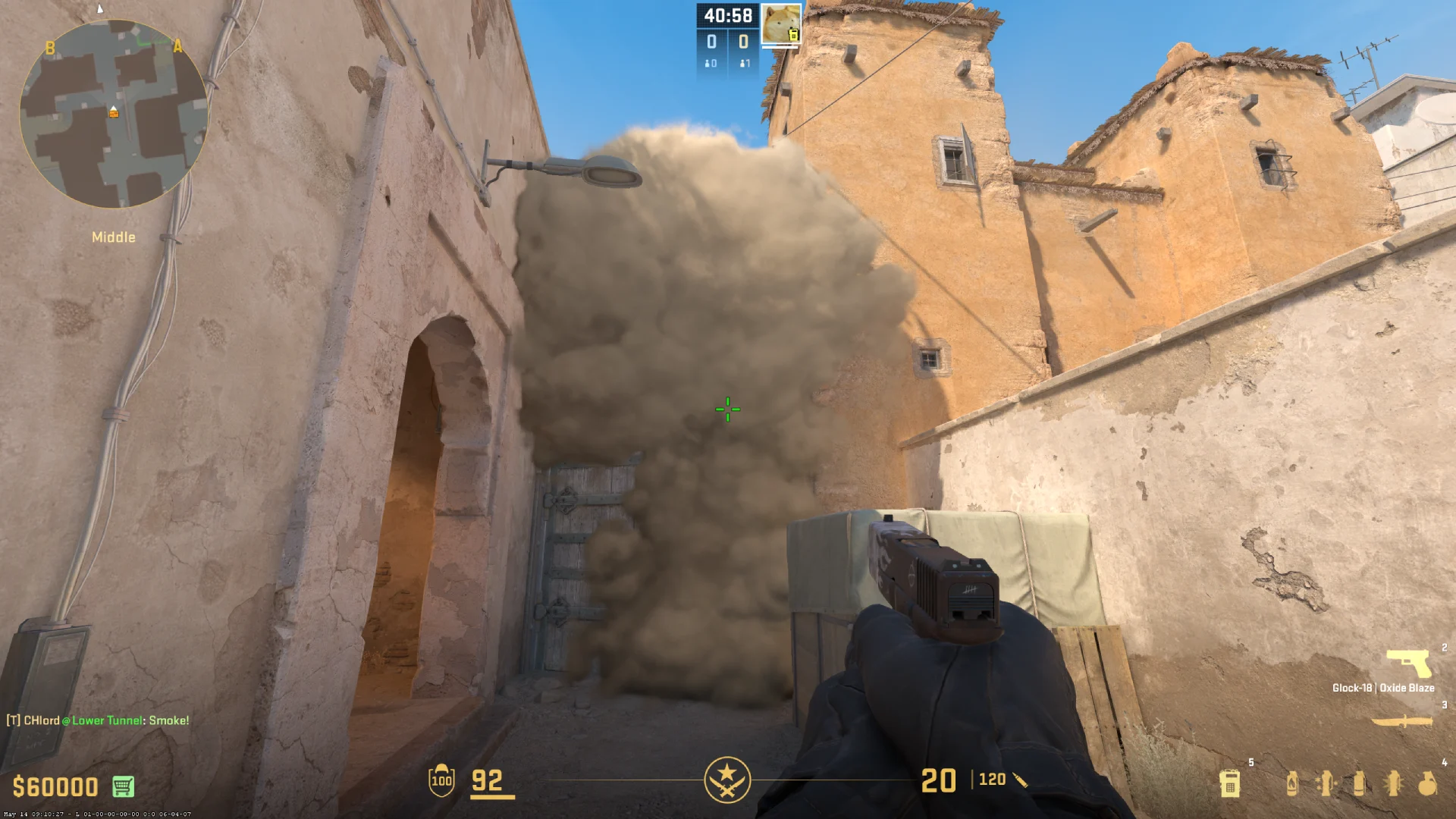Screen dimensions: 1456x819
Task: Select the flashbang icon in the grenade row
Action: [x=1394, y=784]
